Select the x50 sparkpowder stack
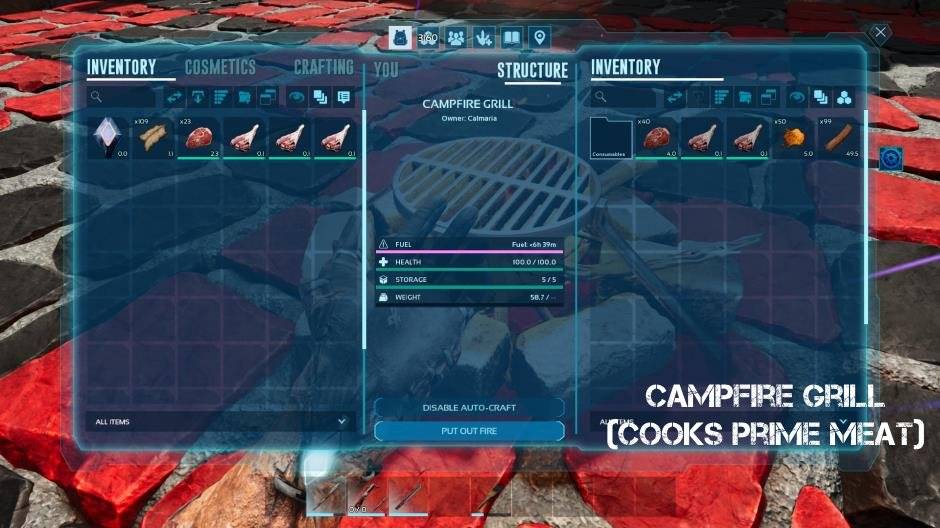 tap(794, 138)
